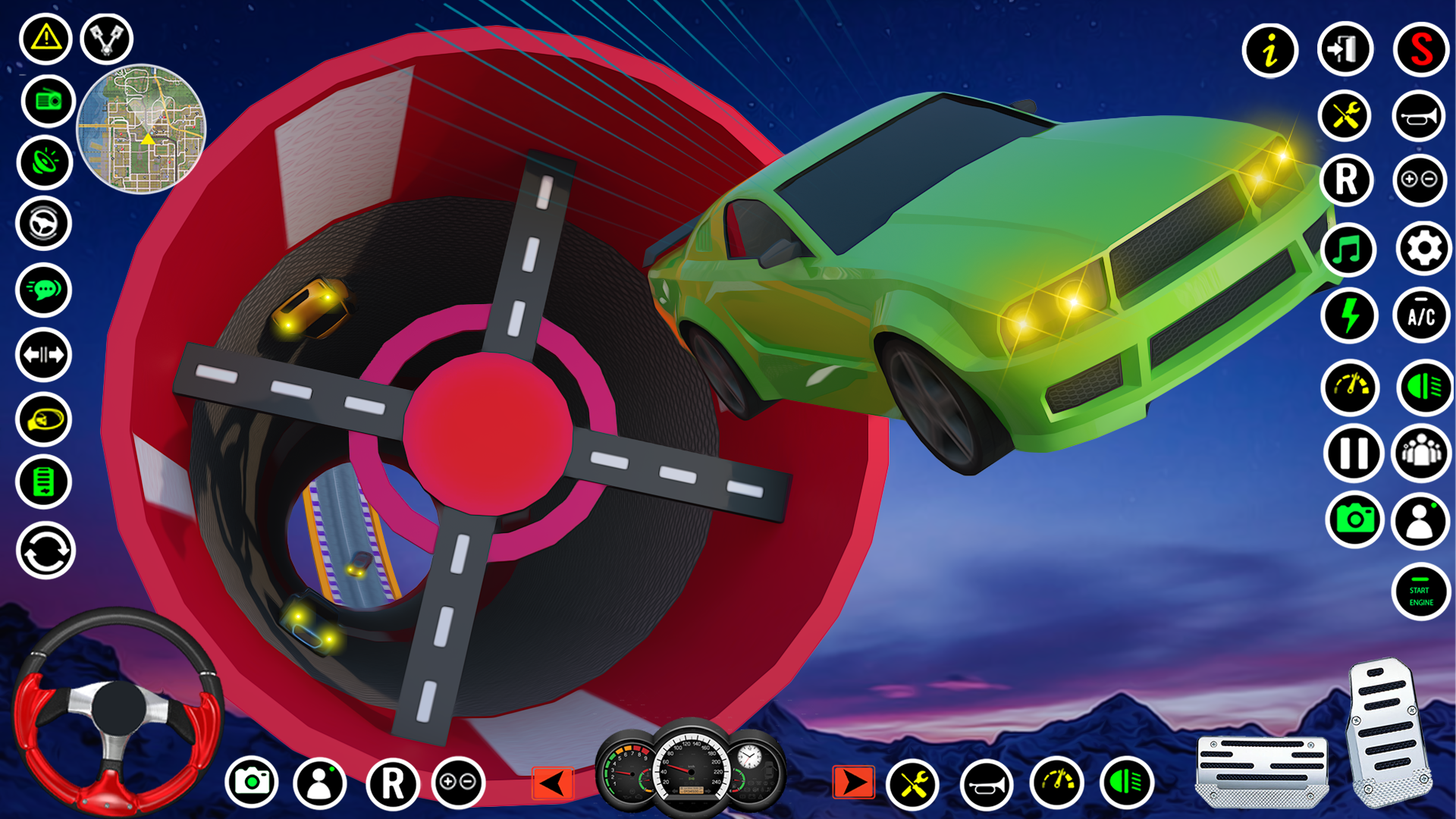Toggle the A/C control

[x=1422, y=315]
